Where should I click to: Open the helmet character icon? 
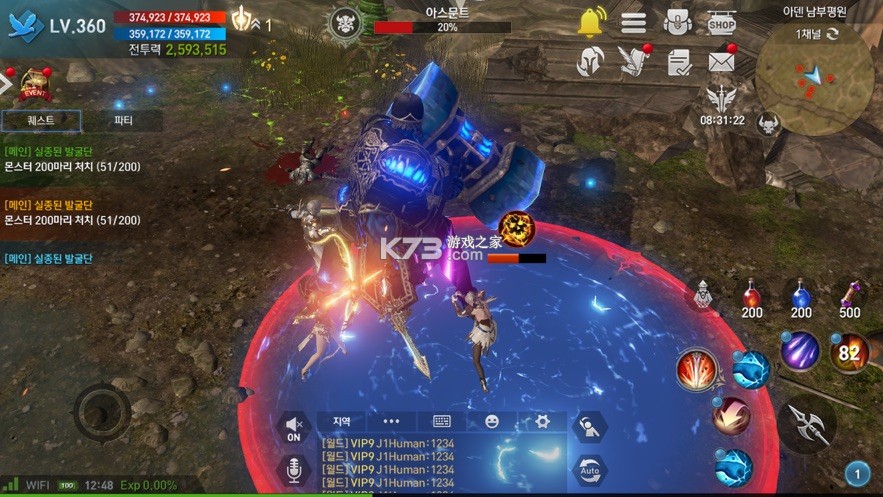tap(591, 62)
